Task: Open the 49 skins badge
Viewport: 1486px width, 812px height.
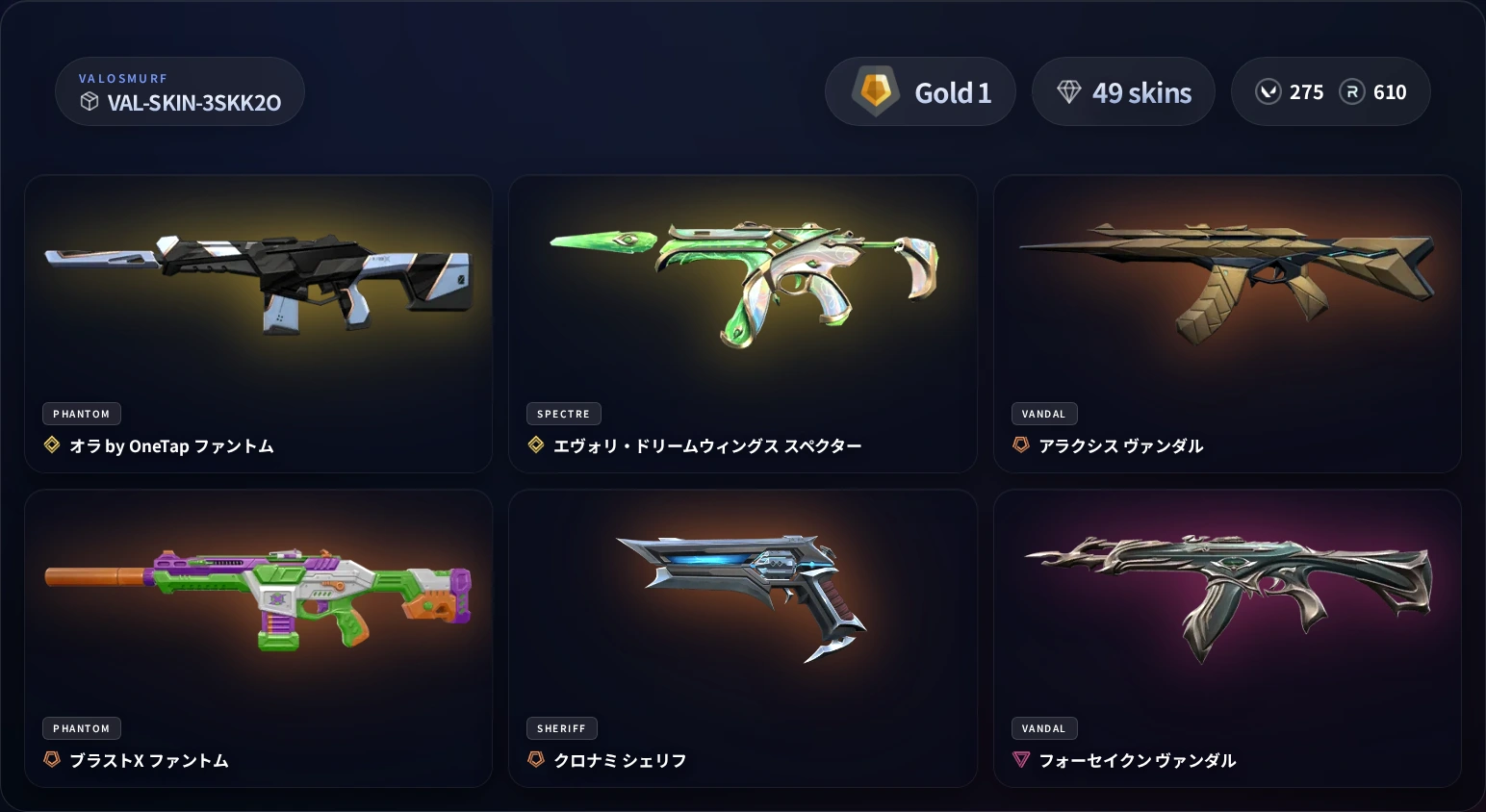Action: tap(1123, 90)
